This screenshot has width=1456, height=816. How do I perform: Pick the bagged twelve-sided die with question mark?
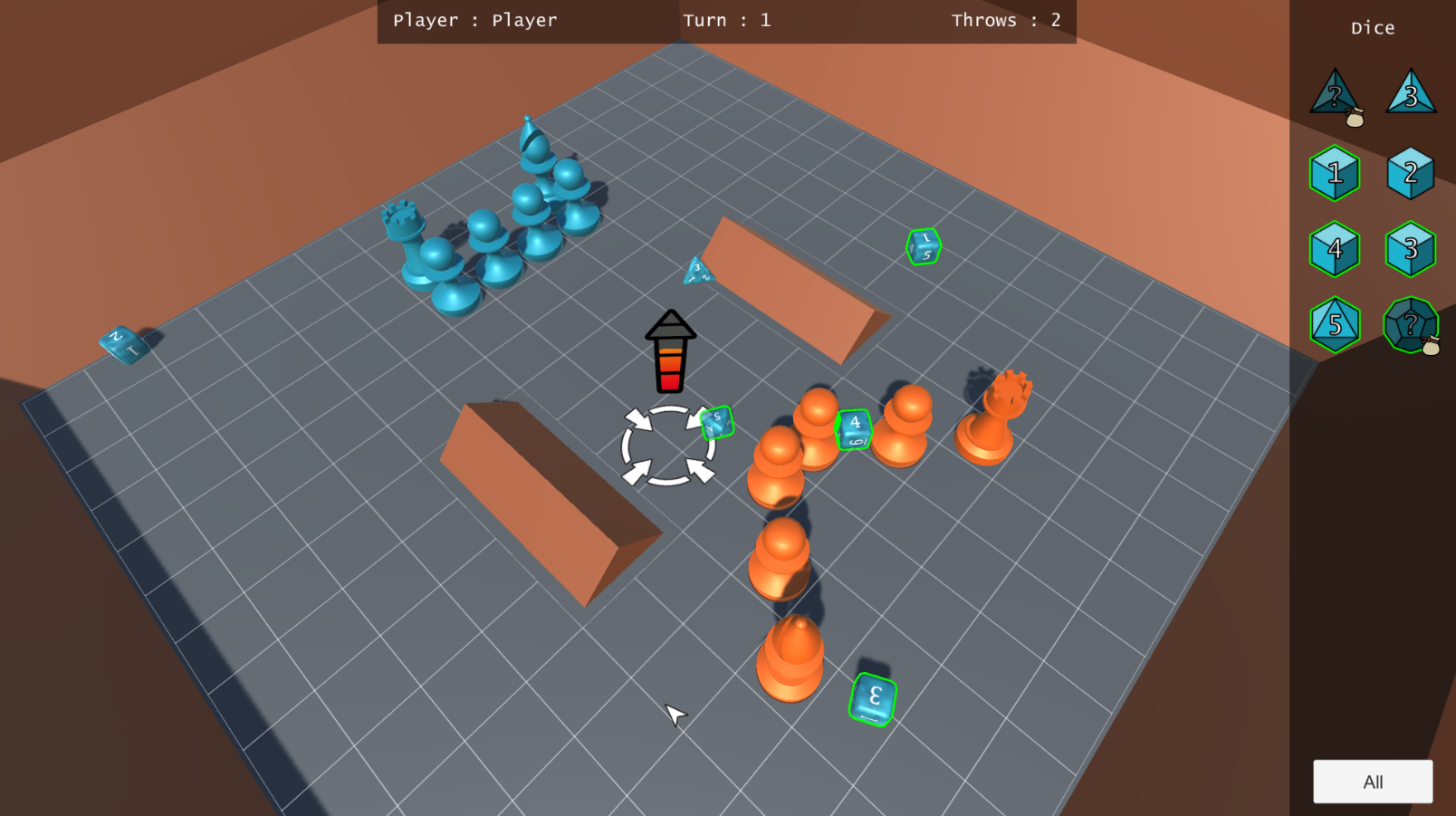pos(1411,324)
